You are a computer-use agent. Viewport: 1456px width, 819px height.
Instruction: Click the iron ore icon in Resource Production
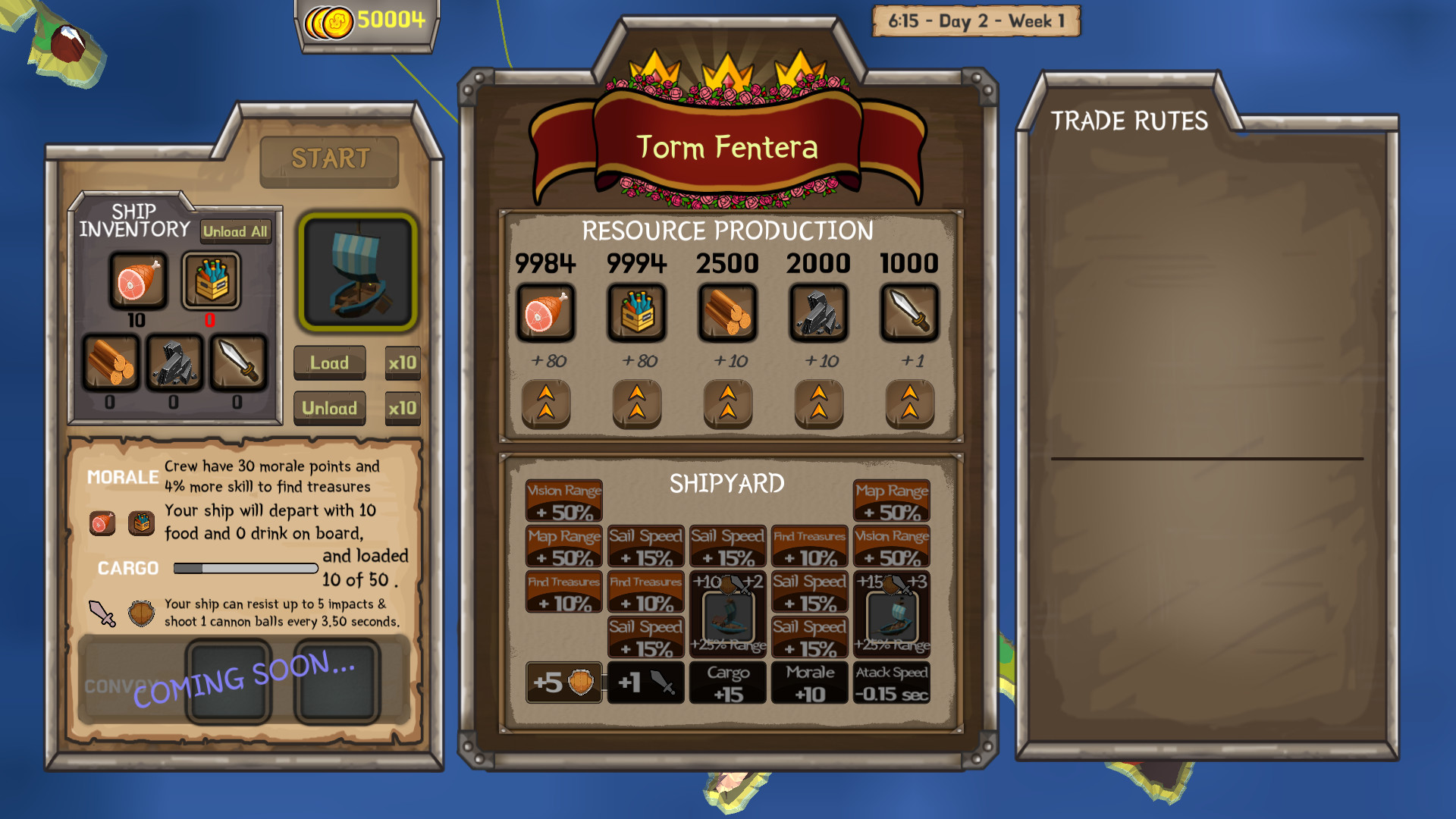click(x=818, y=313)
